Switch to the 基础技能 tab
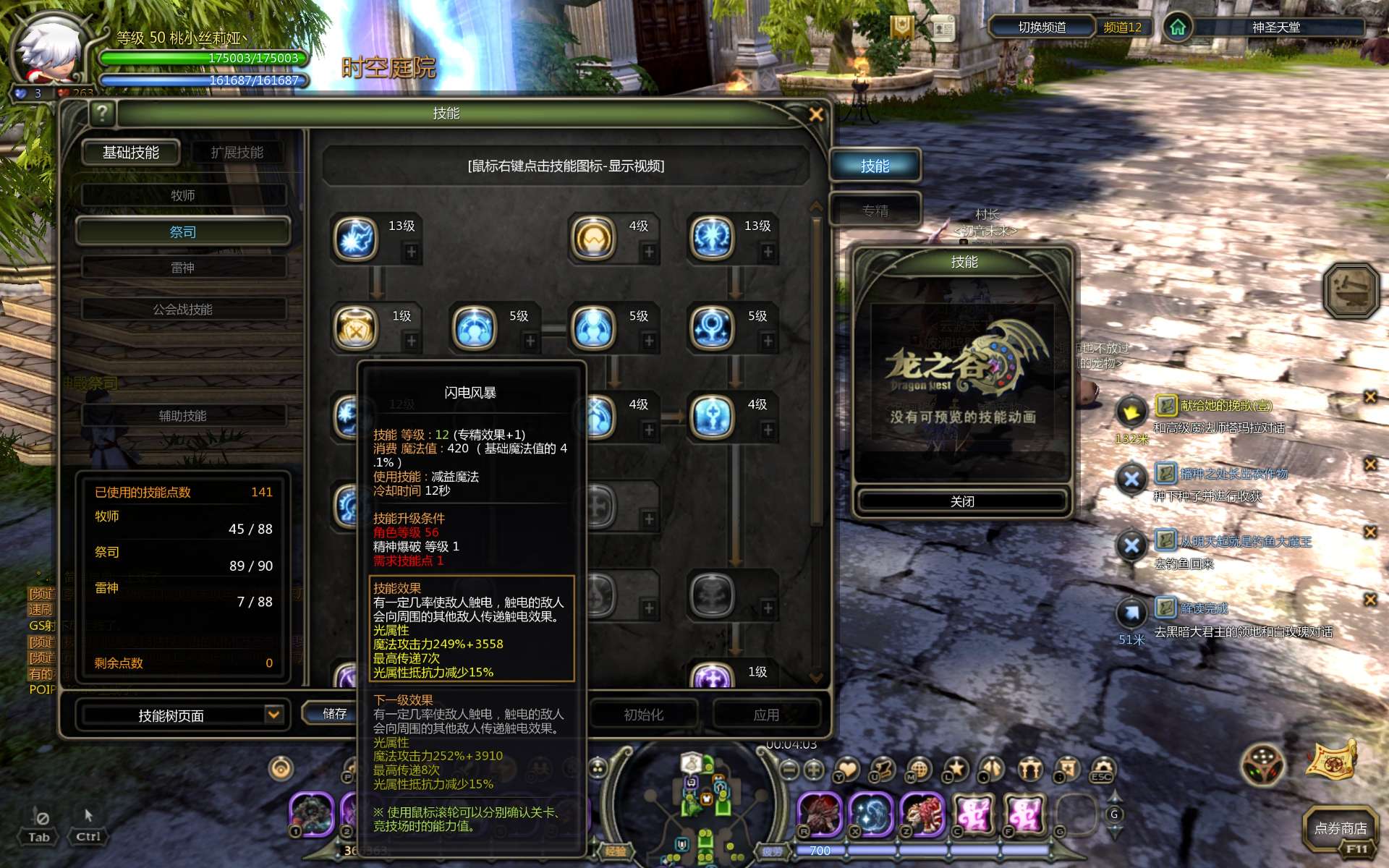 131,153
